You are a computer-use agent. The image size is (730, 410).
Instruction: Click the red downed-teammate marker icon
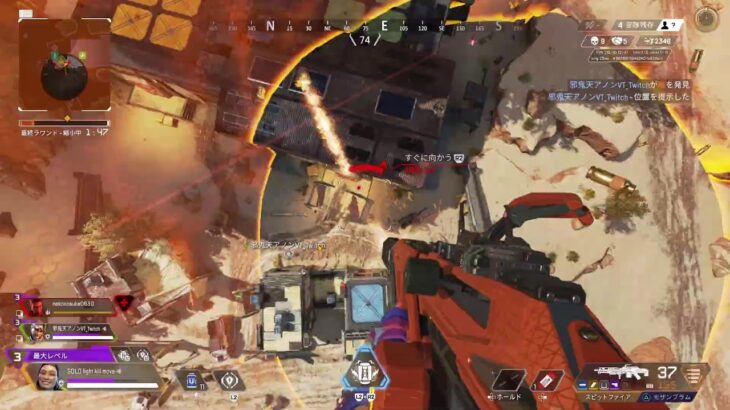(x=124, y=303)
